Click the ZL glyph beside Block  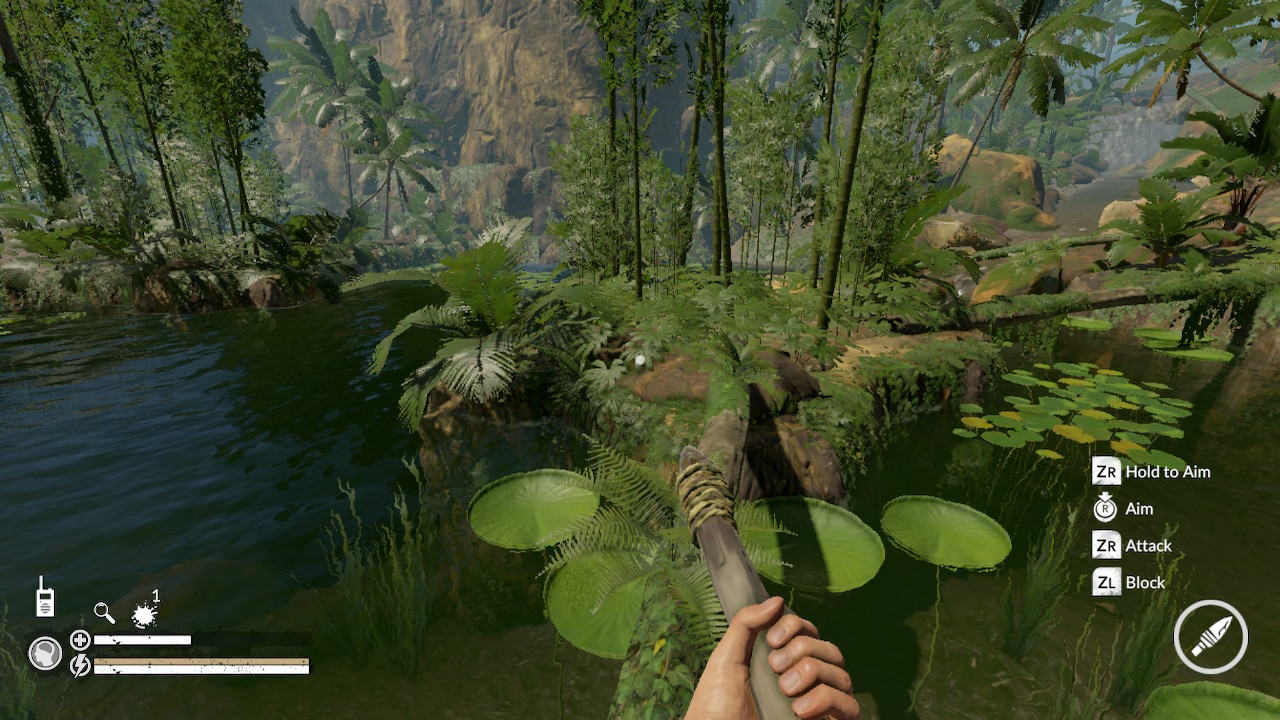pos(1107,582)
